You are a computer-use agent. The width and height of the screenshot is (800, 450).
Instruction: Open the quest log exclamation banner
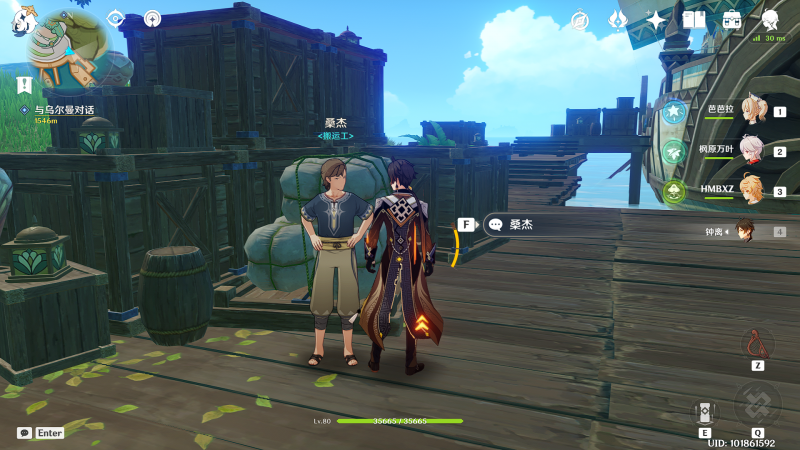(23, 85)
